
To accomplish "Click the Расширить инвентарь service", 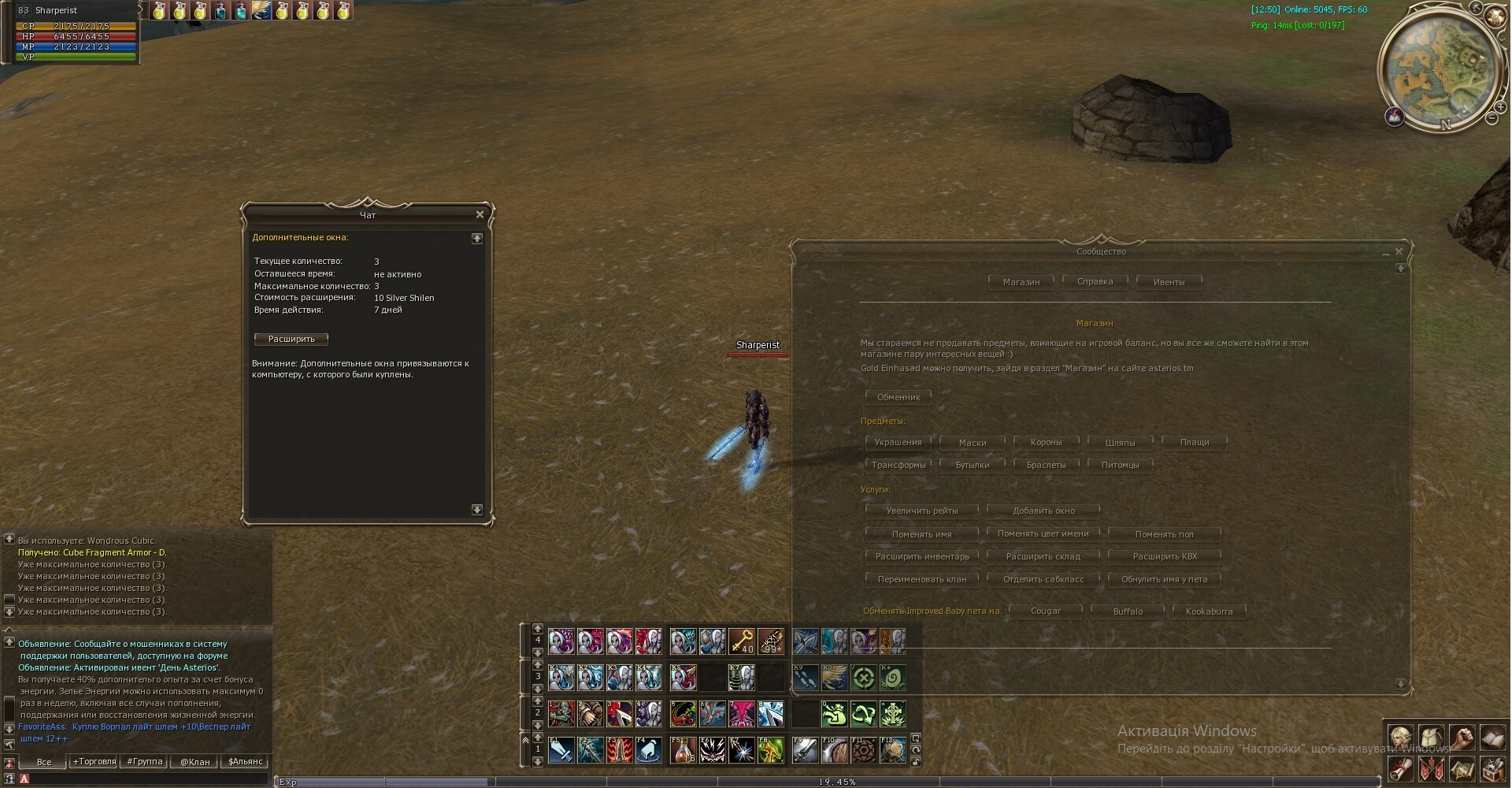I will [921, 556].
